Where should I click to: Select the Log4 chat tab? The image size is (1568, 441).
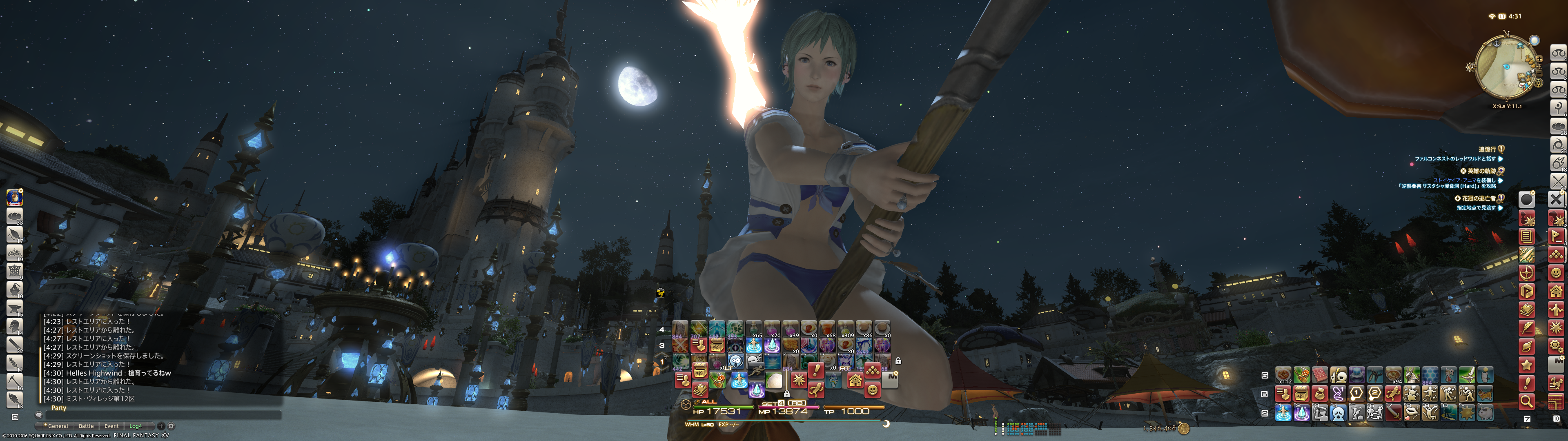[x=135, y=426]
